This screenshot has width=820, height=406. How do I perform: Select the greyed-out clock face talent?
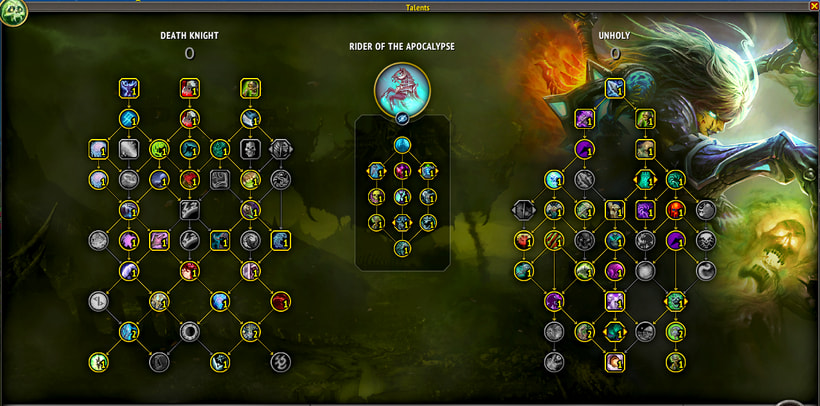(98, 300)
